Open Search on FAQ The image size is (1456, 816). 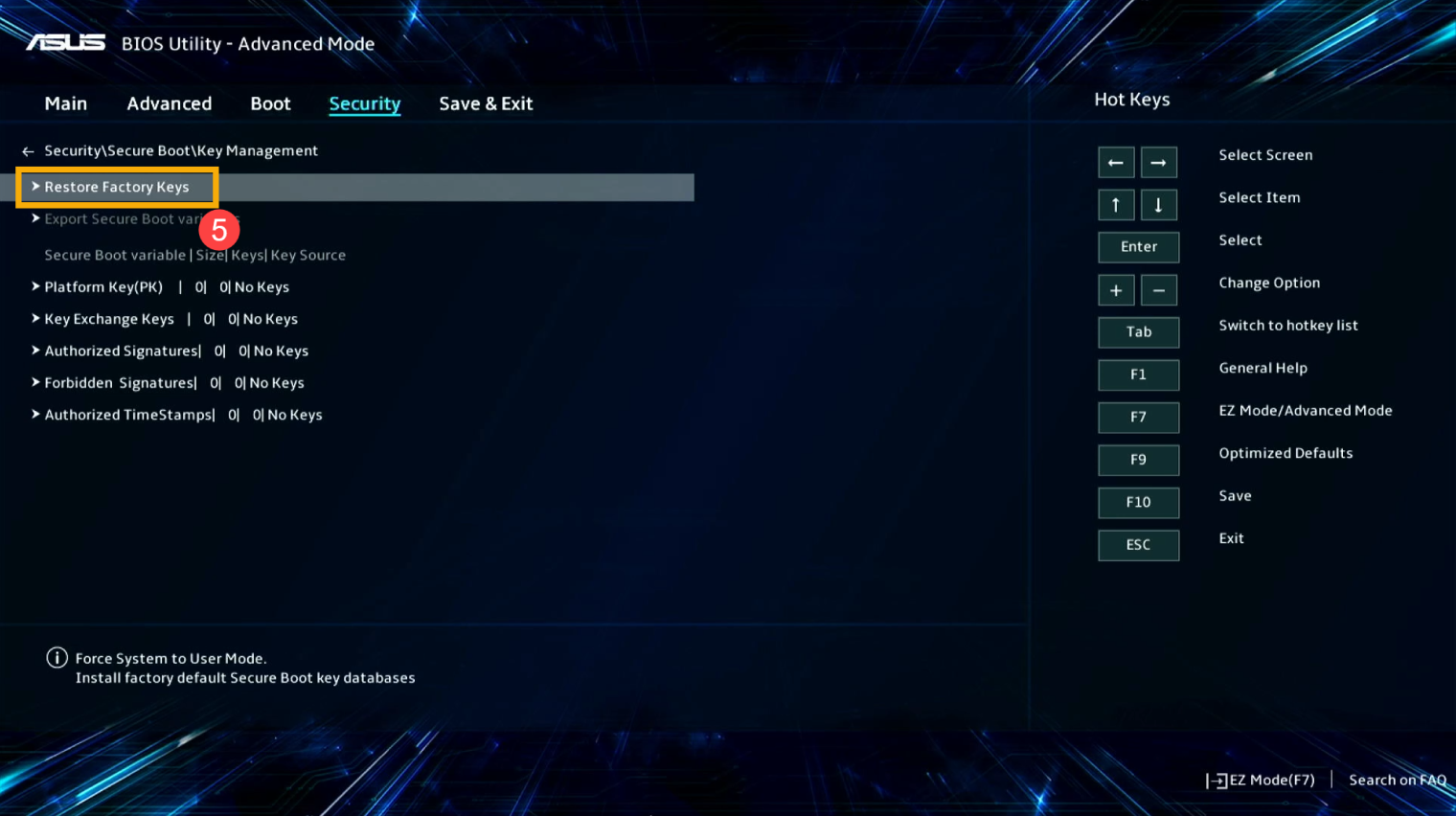(1397, 780)
